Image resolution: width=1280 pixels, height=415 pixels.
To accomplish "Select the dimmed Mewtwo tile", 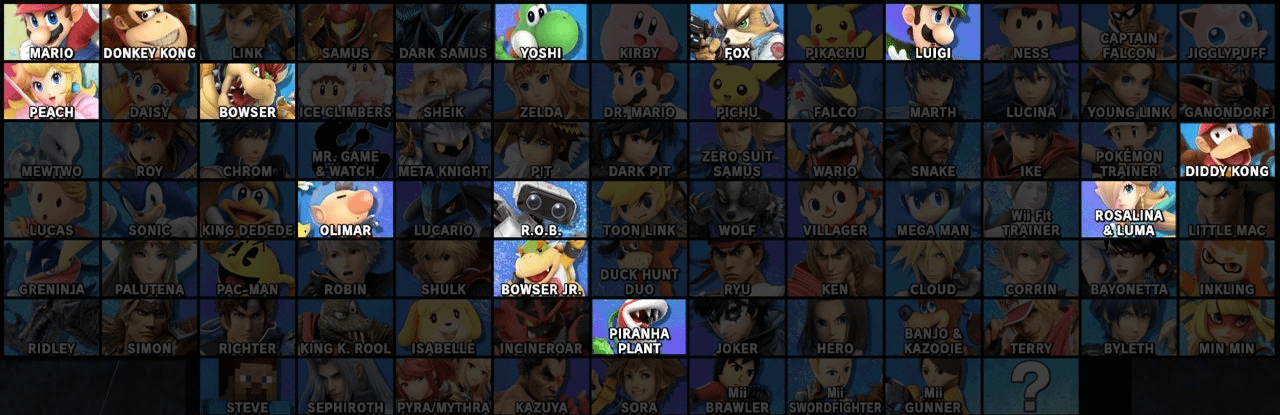I will click(50, 149).
